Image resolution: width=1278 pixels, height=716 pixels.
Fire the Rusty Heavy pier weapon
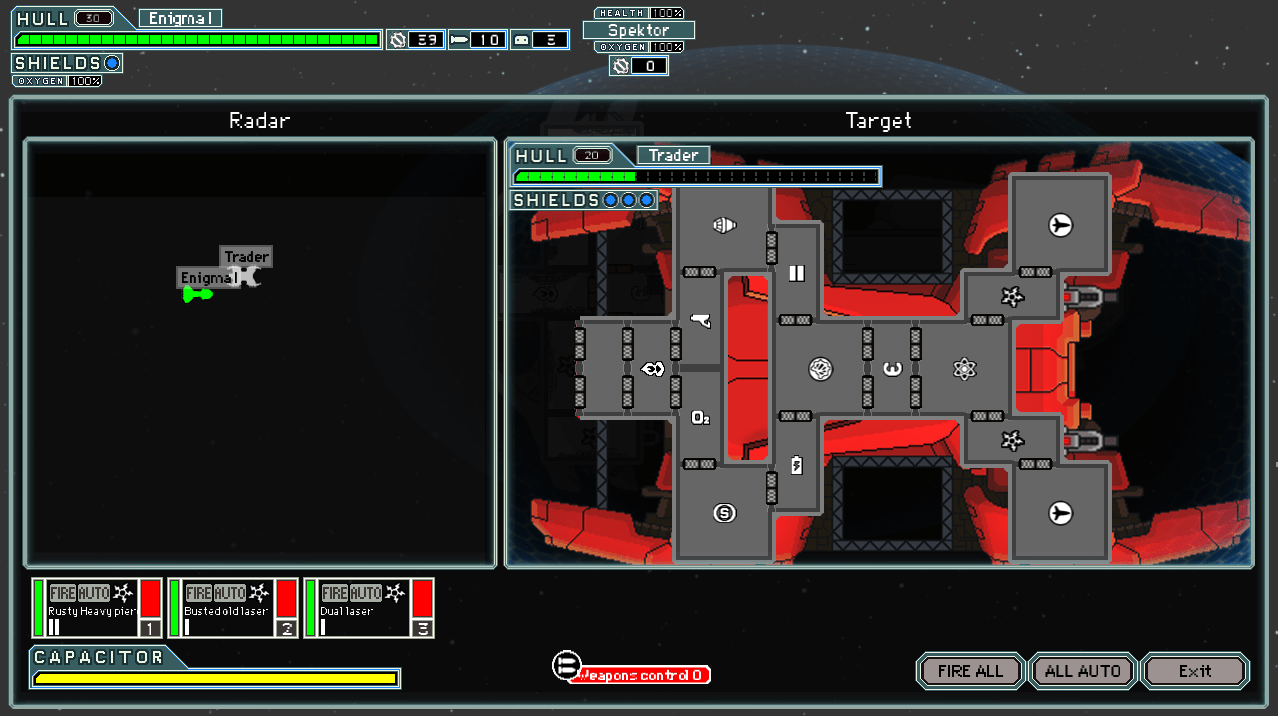(x=61, y=593)
